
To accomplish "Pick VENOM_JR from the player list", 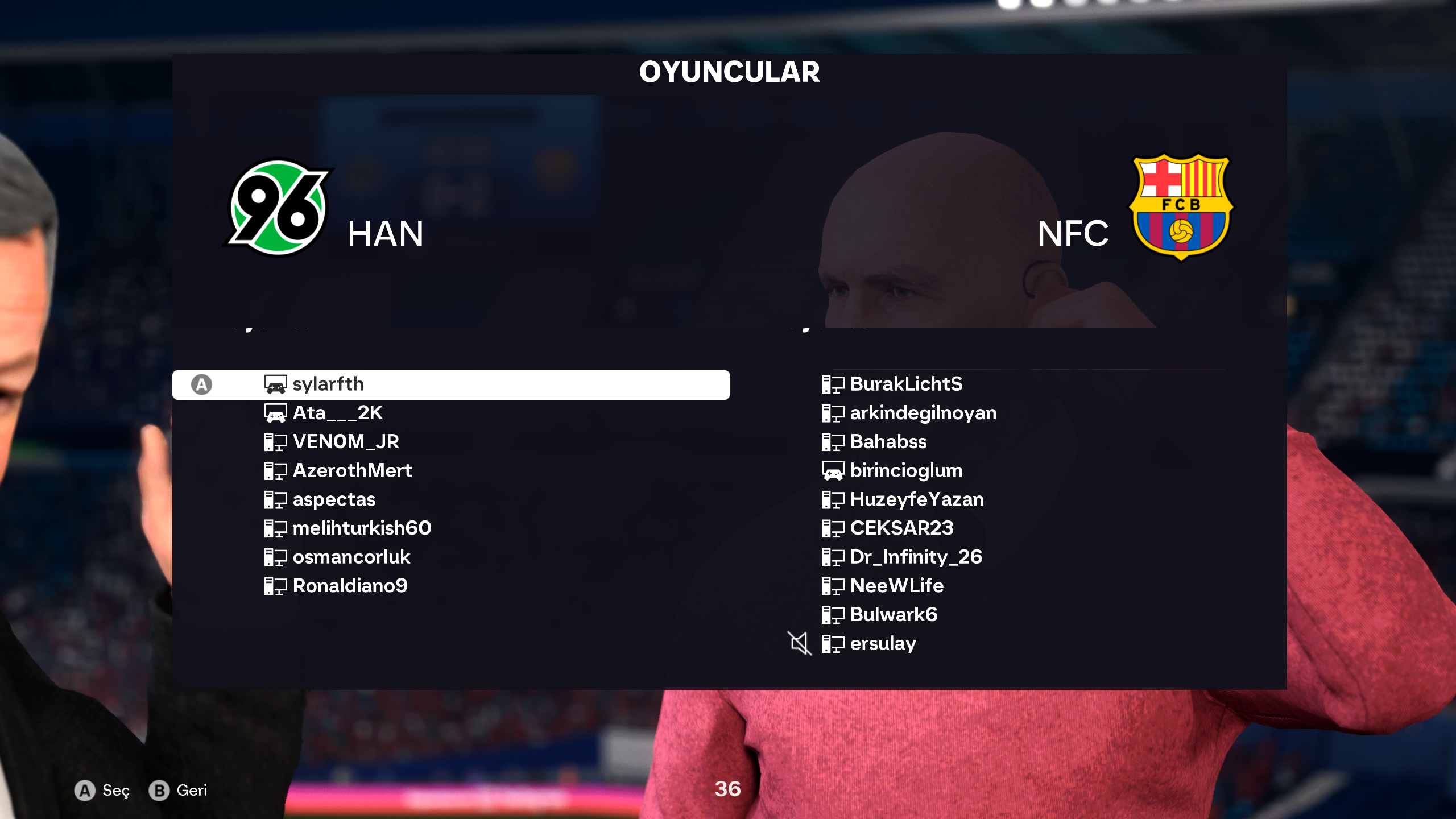I will pyautogui.click(x=345, y=442).
